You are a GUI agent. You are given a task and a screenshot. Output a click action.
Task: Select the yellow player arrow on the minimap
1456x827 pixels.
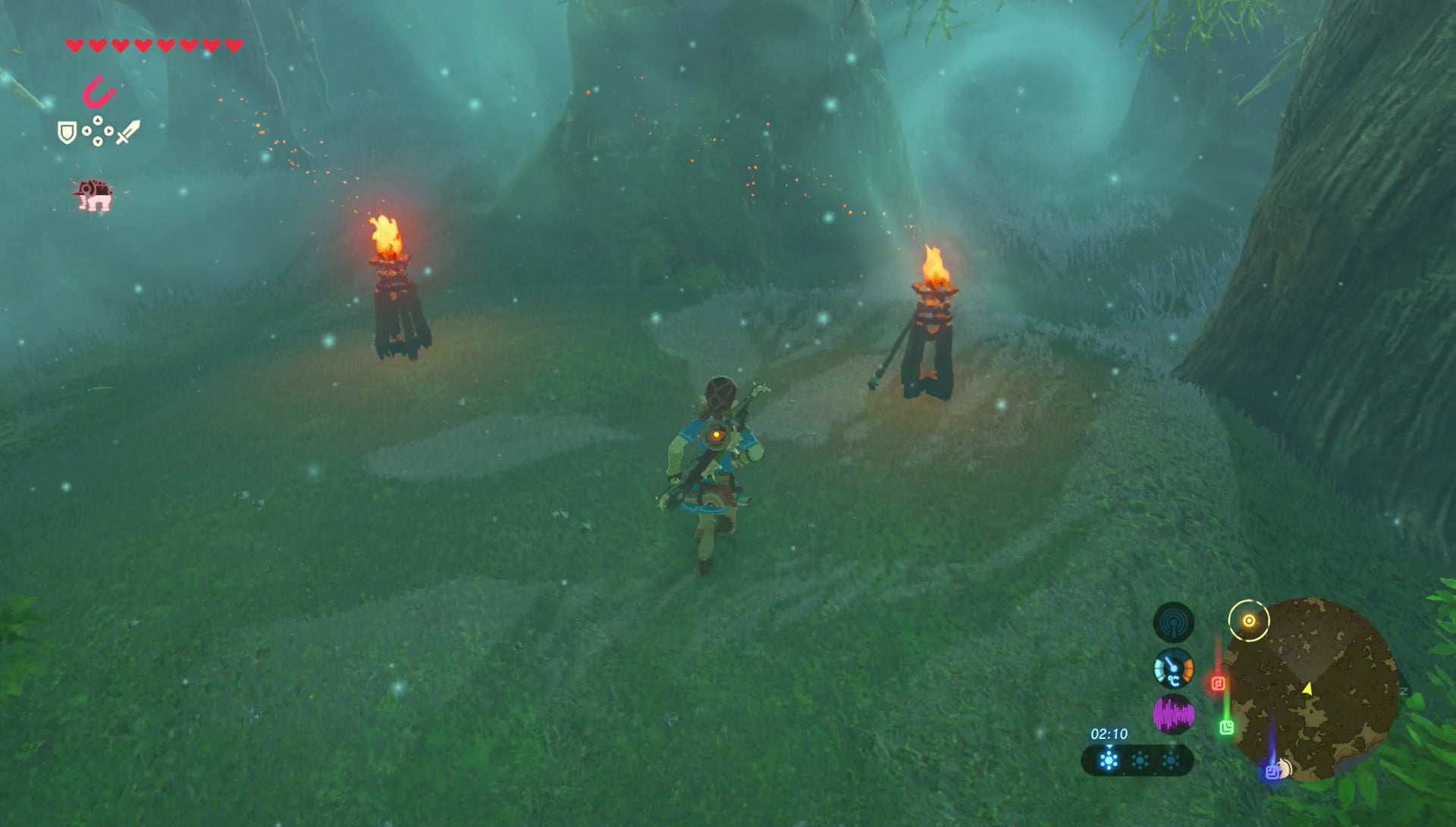point(1307,689)
